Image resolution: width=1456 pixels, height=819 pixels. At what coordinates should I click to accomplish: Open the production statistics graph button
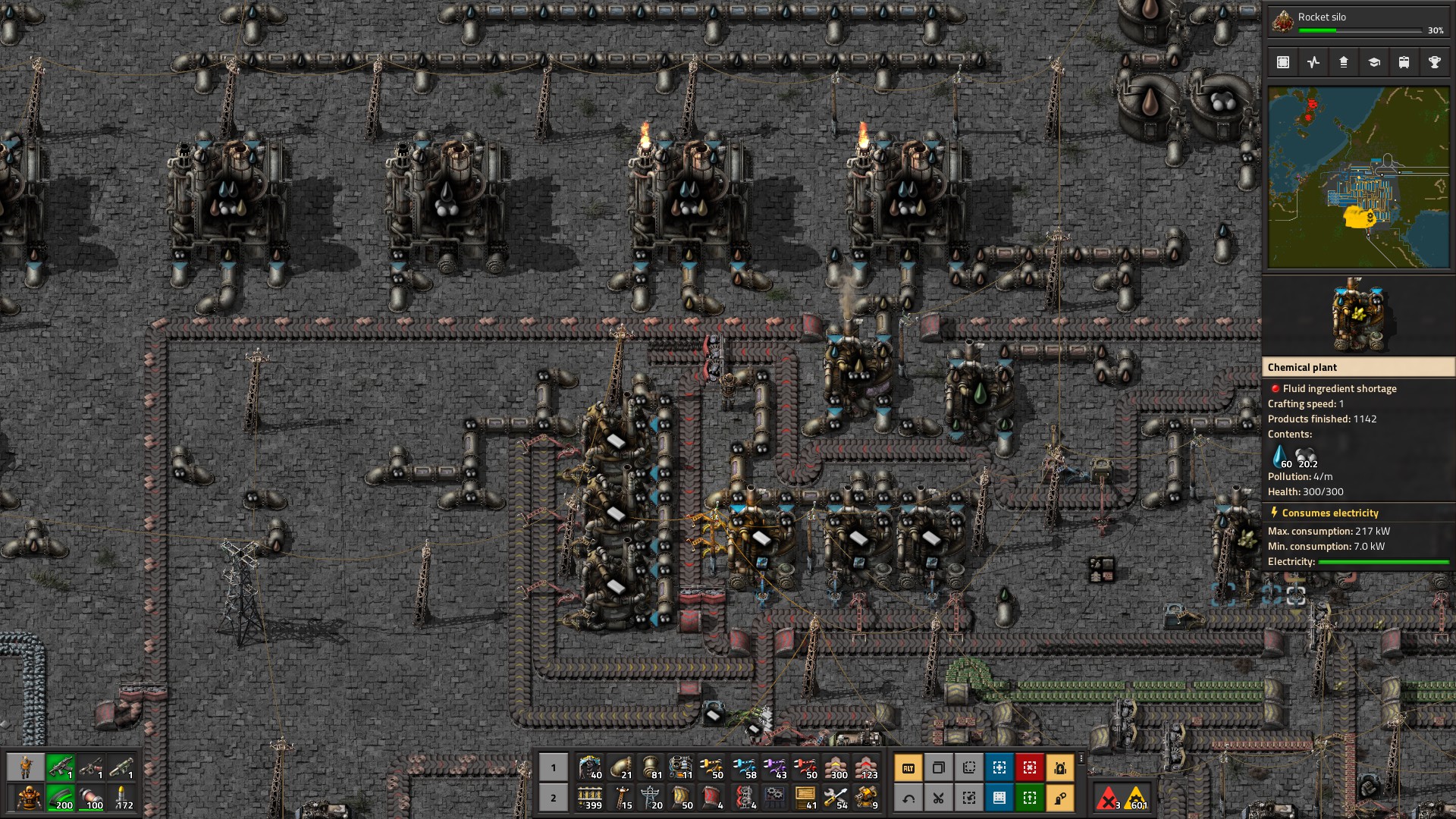[1313, 63]
